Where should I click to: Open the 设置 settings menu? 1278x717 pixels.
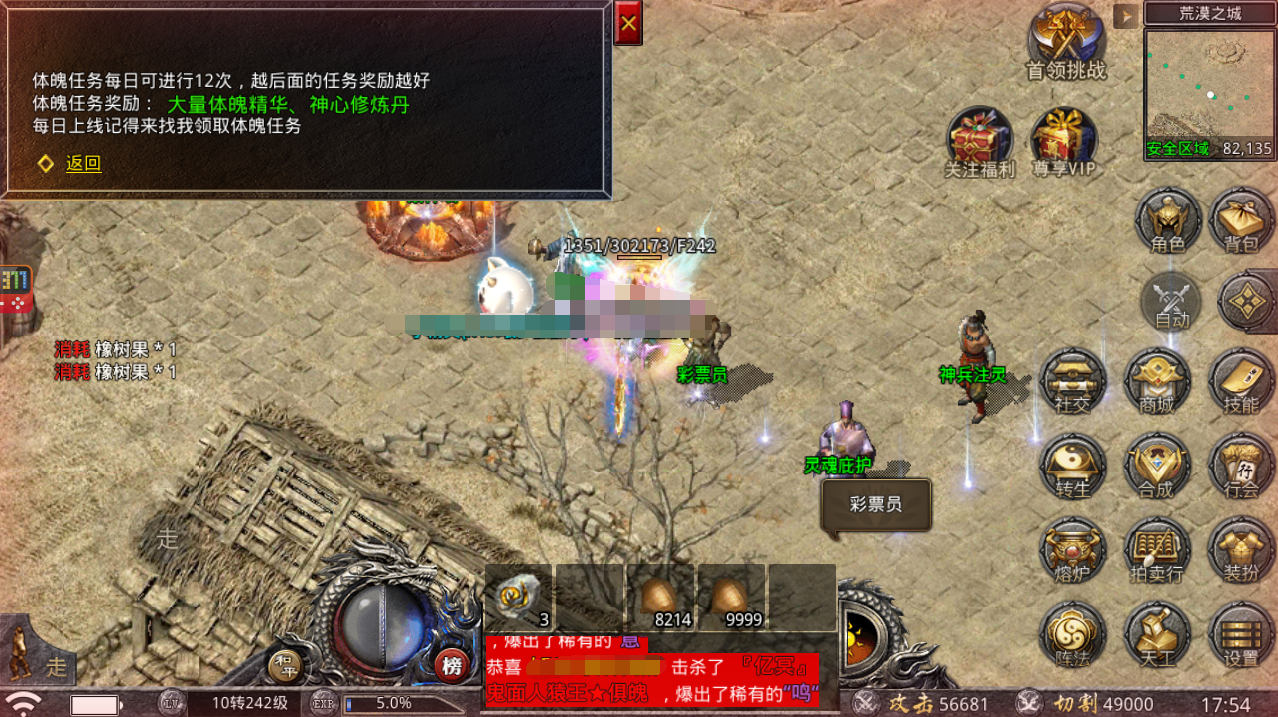[x=1241, y=635]
